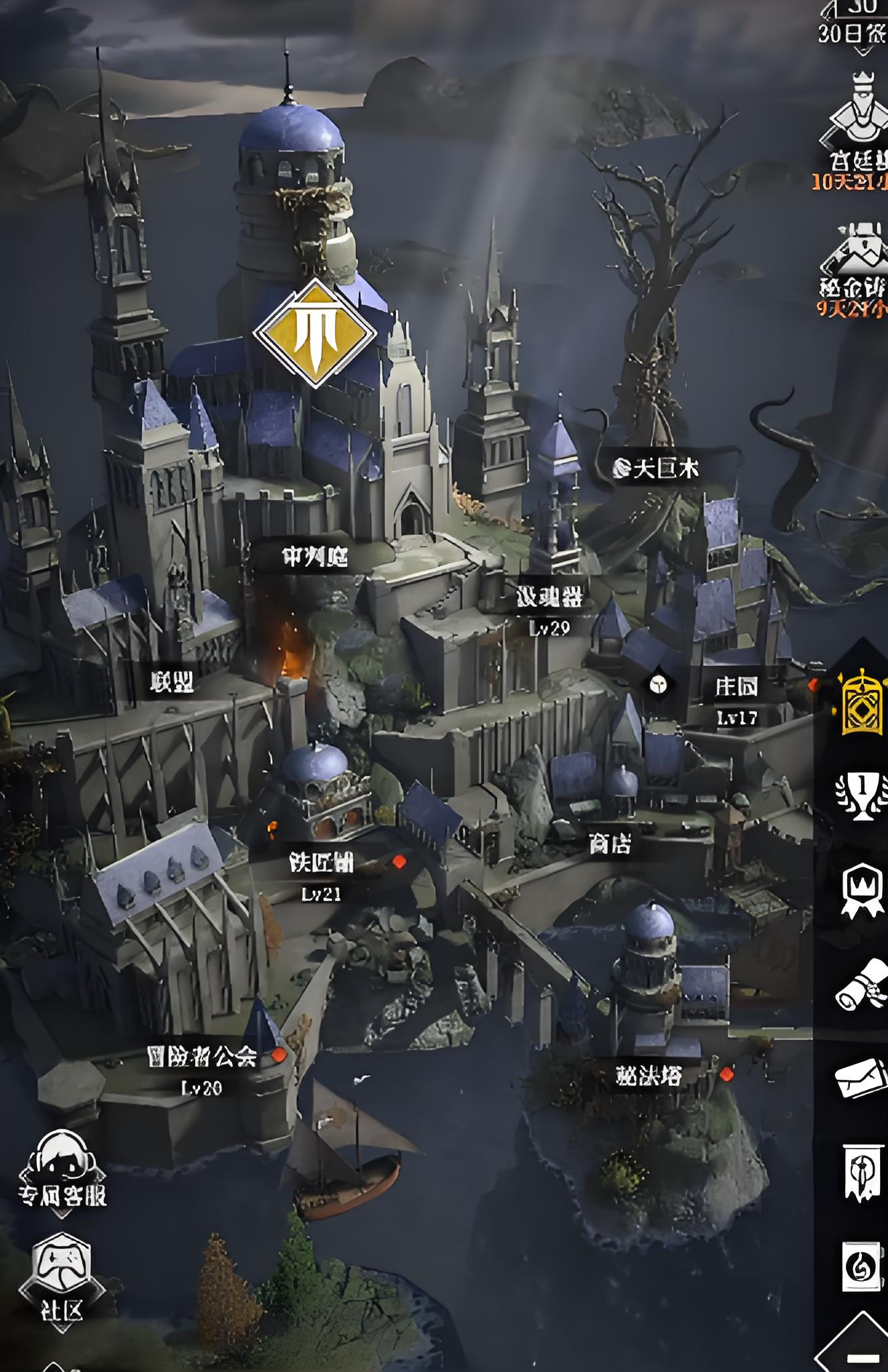Open the crown ribbon badge icon
The width and height of the screenshot is (888, 1372).
(861, 891)
